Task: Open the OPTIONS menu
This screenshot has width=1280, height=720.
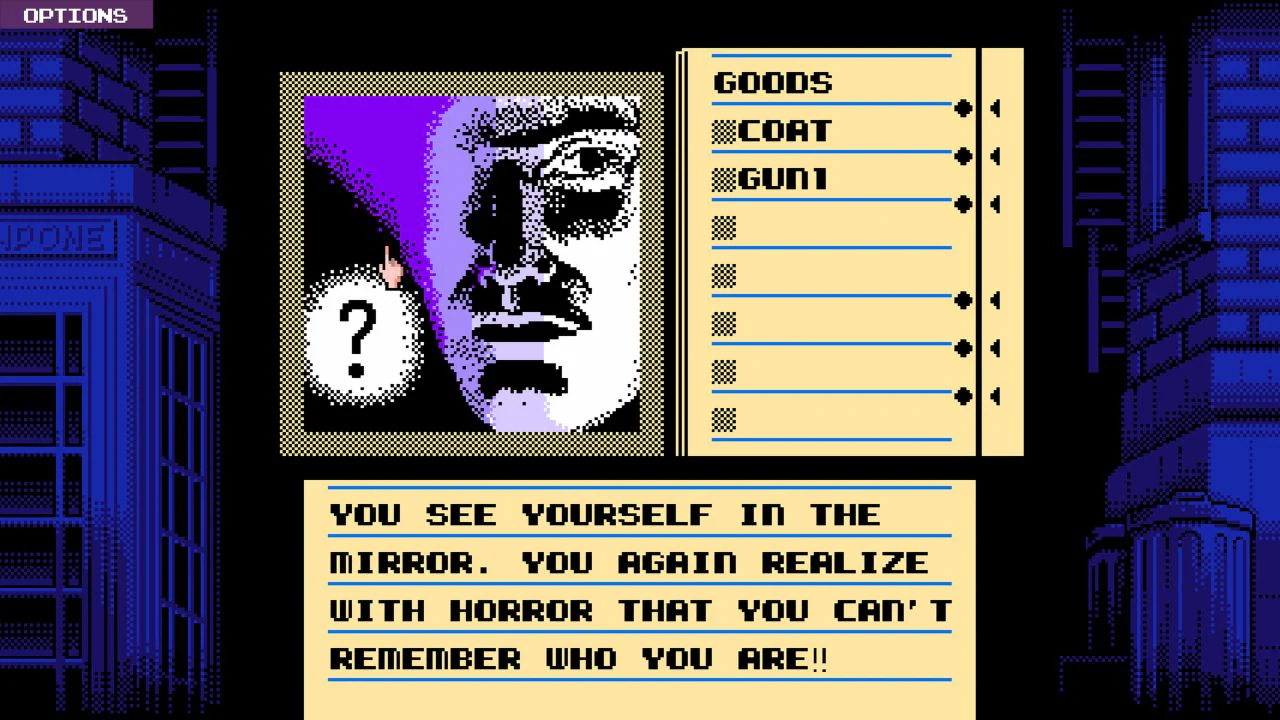Action: pos(74,15)
